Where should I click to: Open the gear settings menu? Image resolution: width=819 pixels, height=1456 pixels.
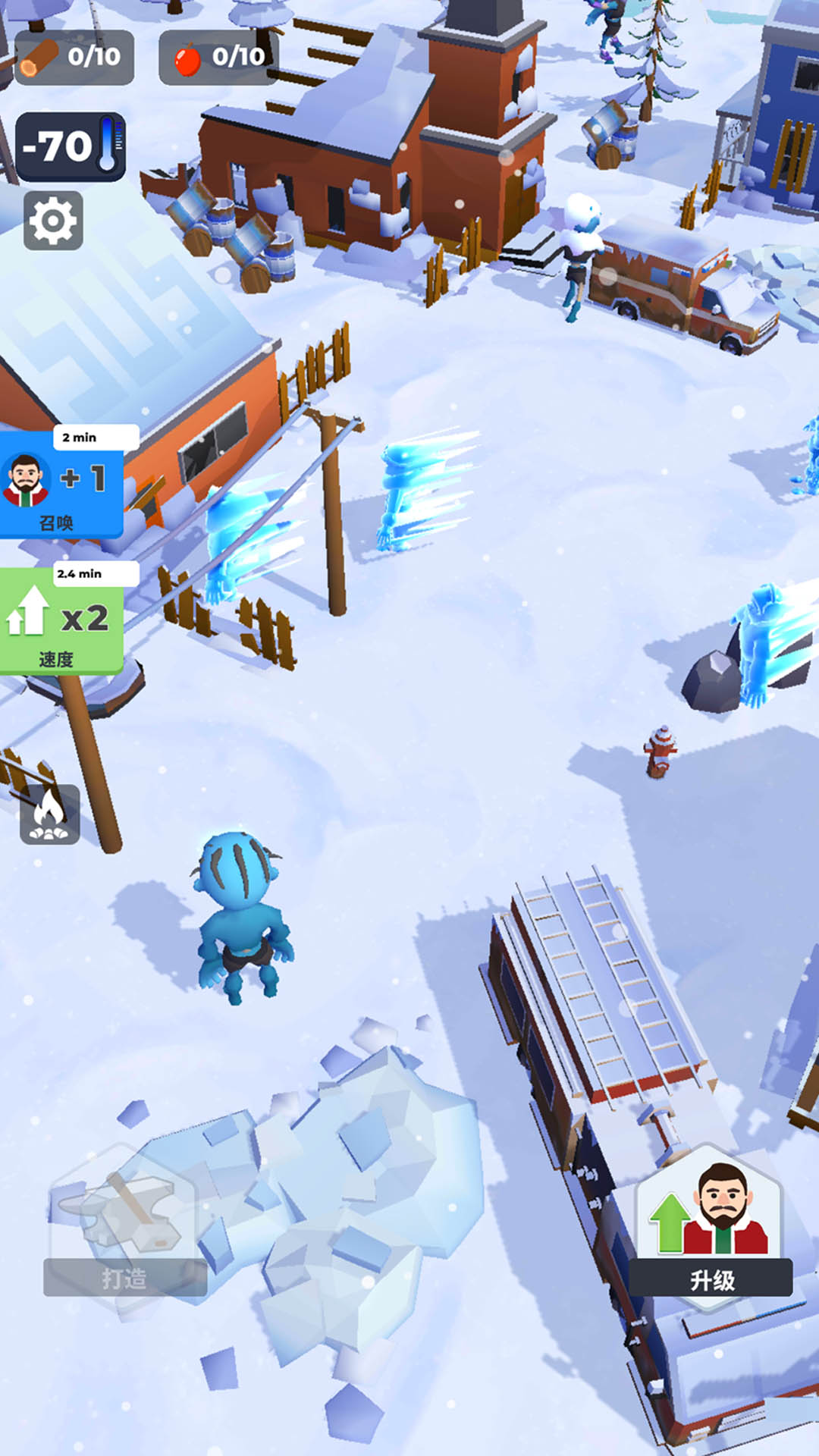click(x=53, y=221)
